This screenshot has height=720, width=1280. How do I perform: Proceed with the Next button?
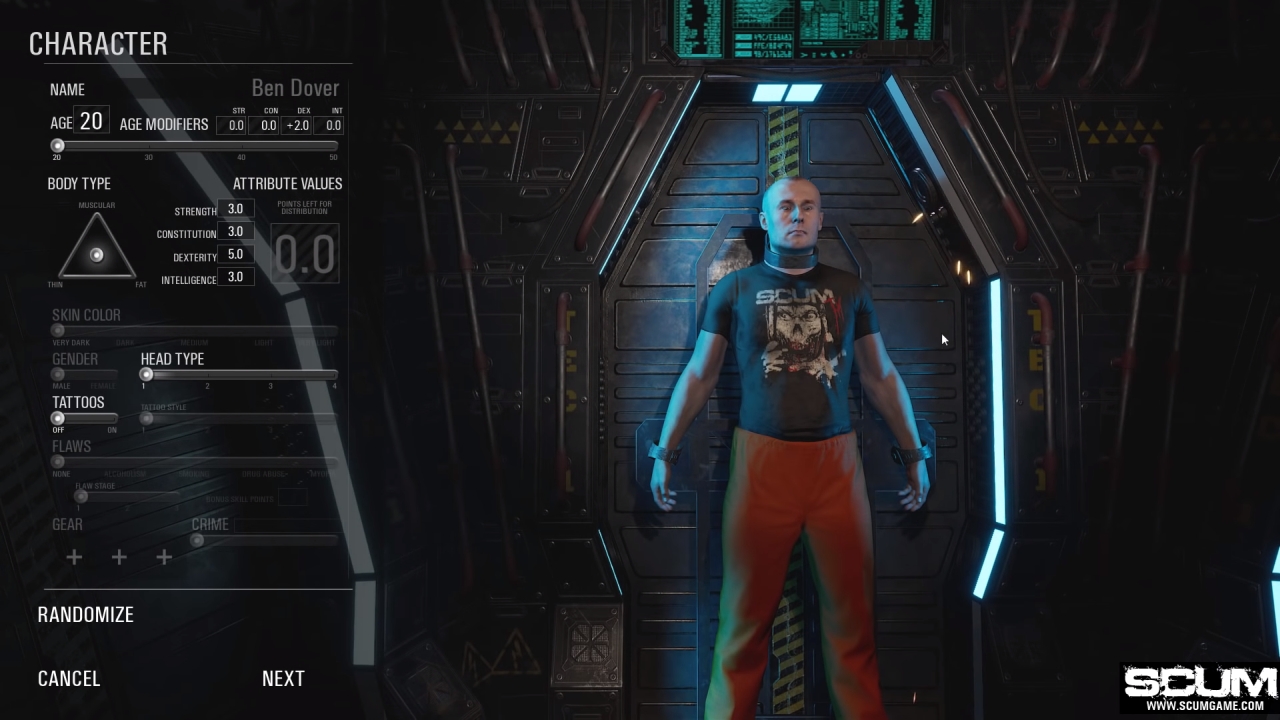(283, 679)
